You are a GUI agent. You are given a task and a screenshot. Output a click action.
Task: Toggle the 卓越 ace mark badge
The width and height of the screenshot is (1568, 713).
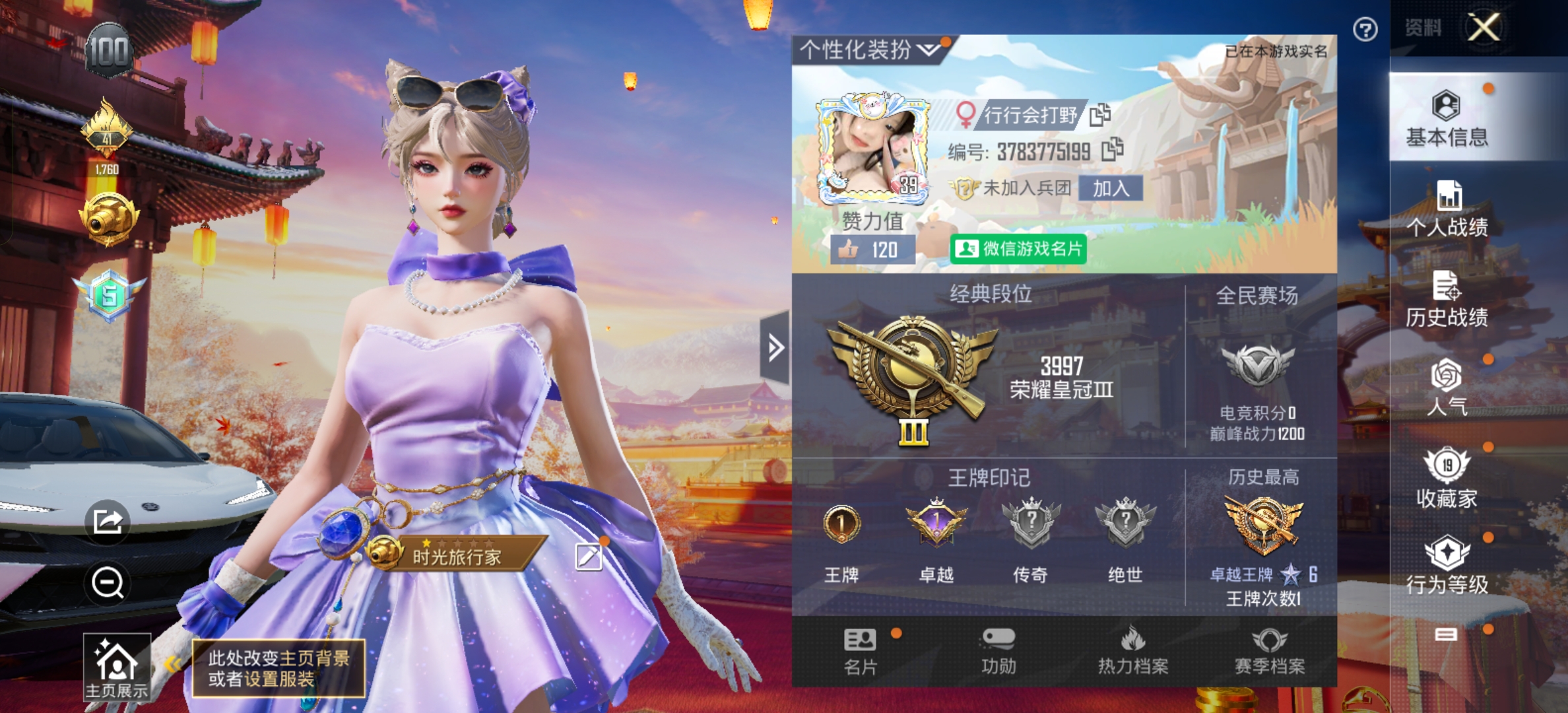tap(937, 525)
